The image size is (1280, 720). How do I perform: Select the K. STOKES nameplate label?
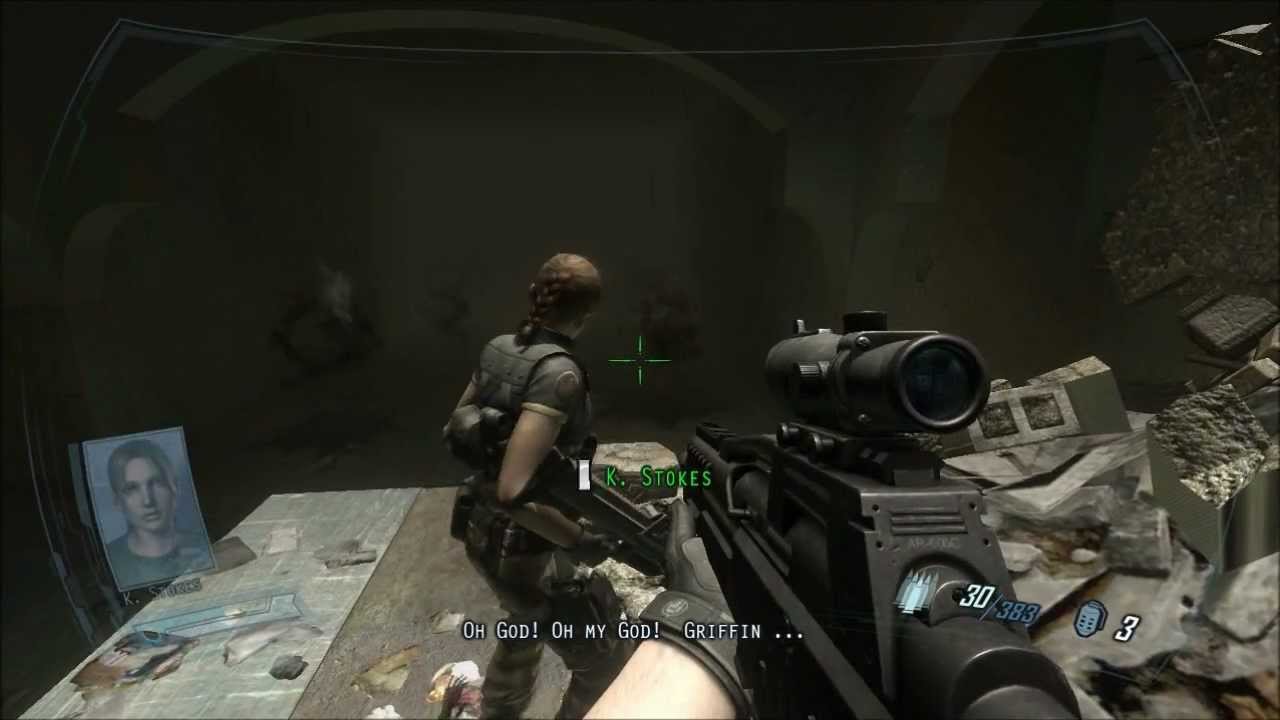[x=656, y=479]
